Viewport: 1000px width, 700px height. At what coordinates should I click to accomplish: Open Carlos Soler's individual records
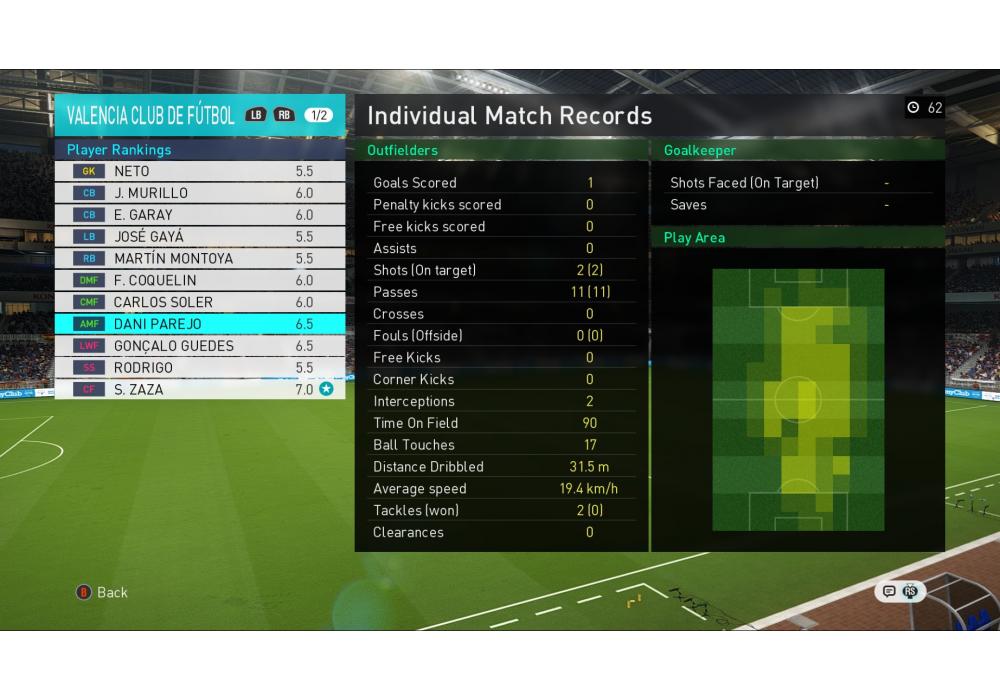(199, 302)
